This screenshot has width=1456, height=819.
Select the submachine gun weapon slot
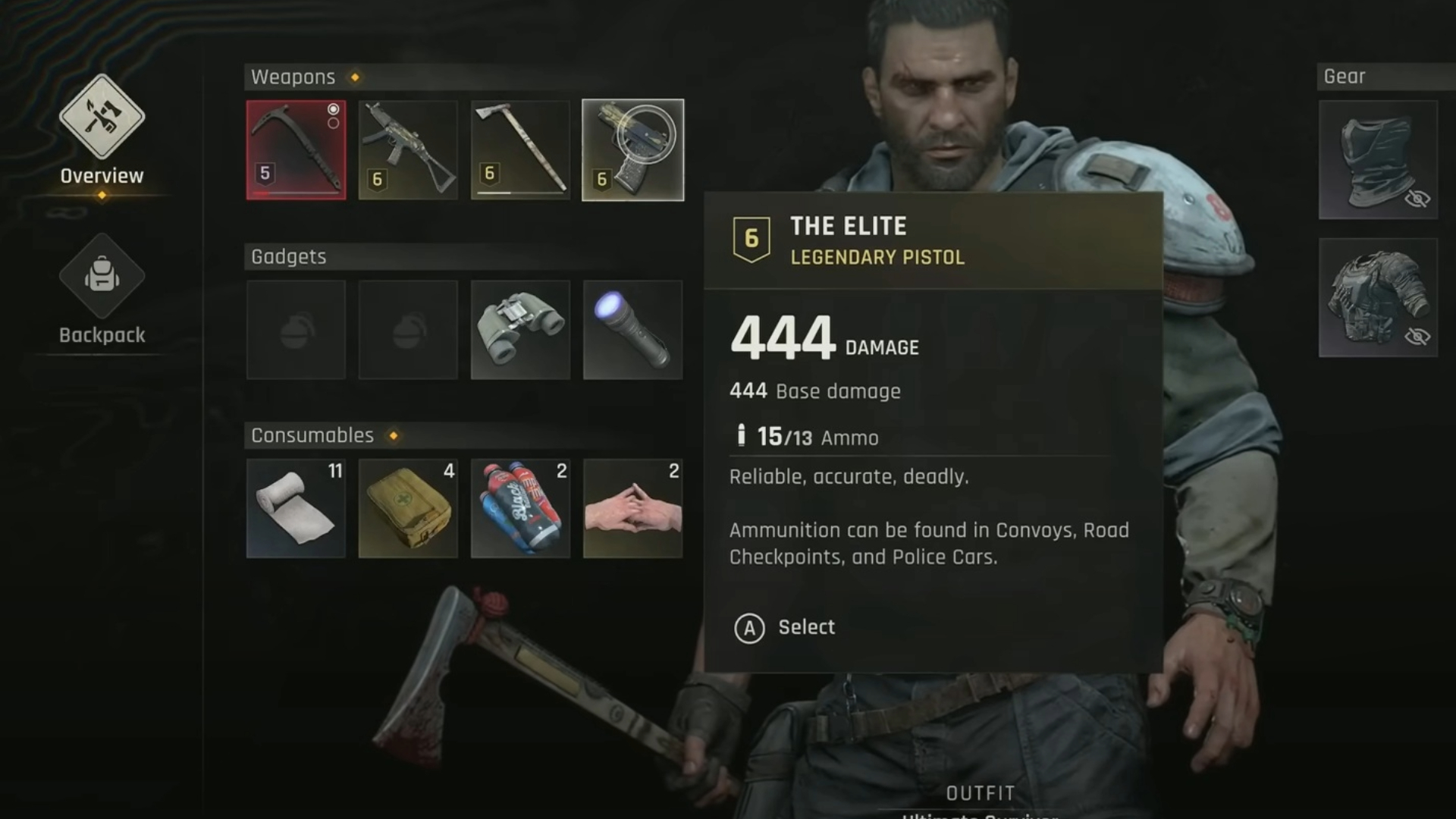[x=408, y=150]
